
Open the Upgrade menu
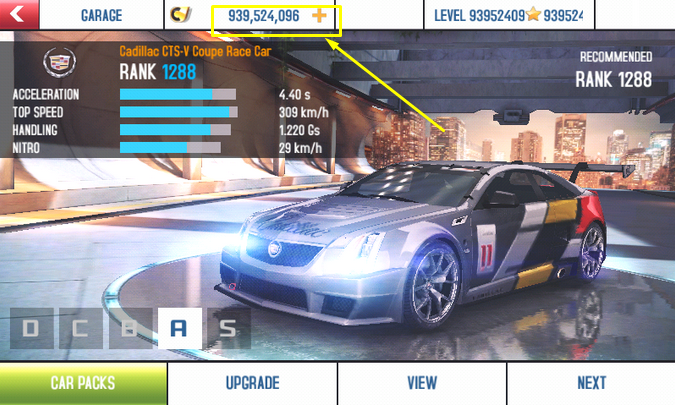(x=252, y=383)
